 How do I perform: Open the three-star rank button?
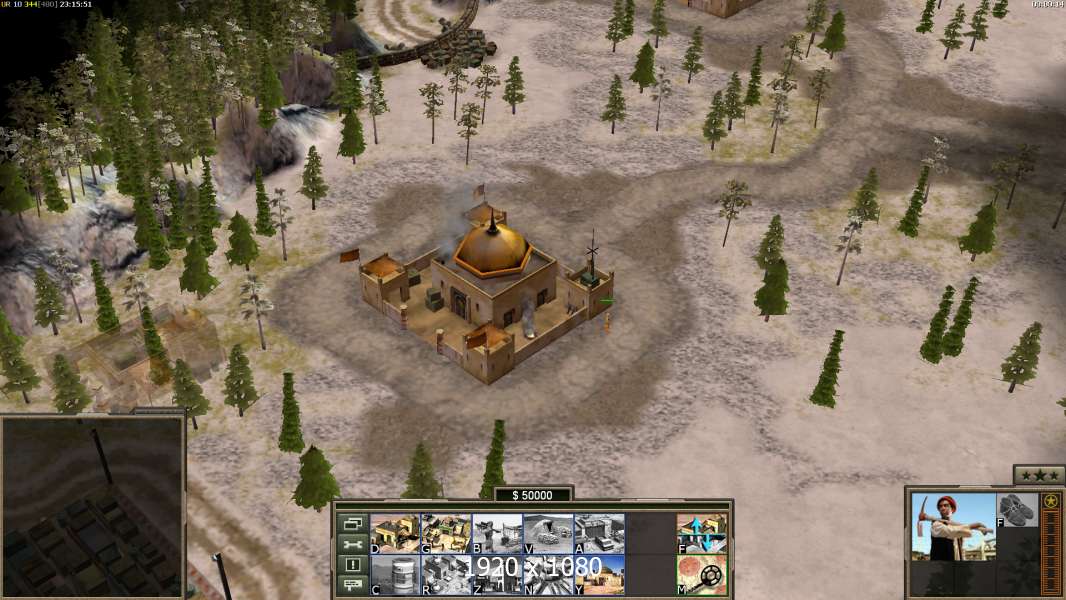coord(1039,475)
